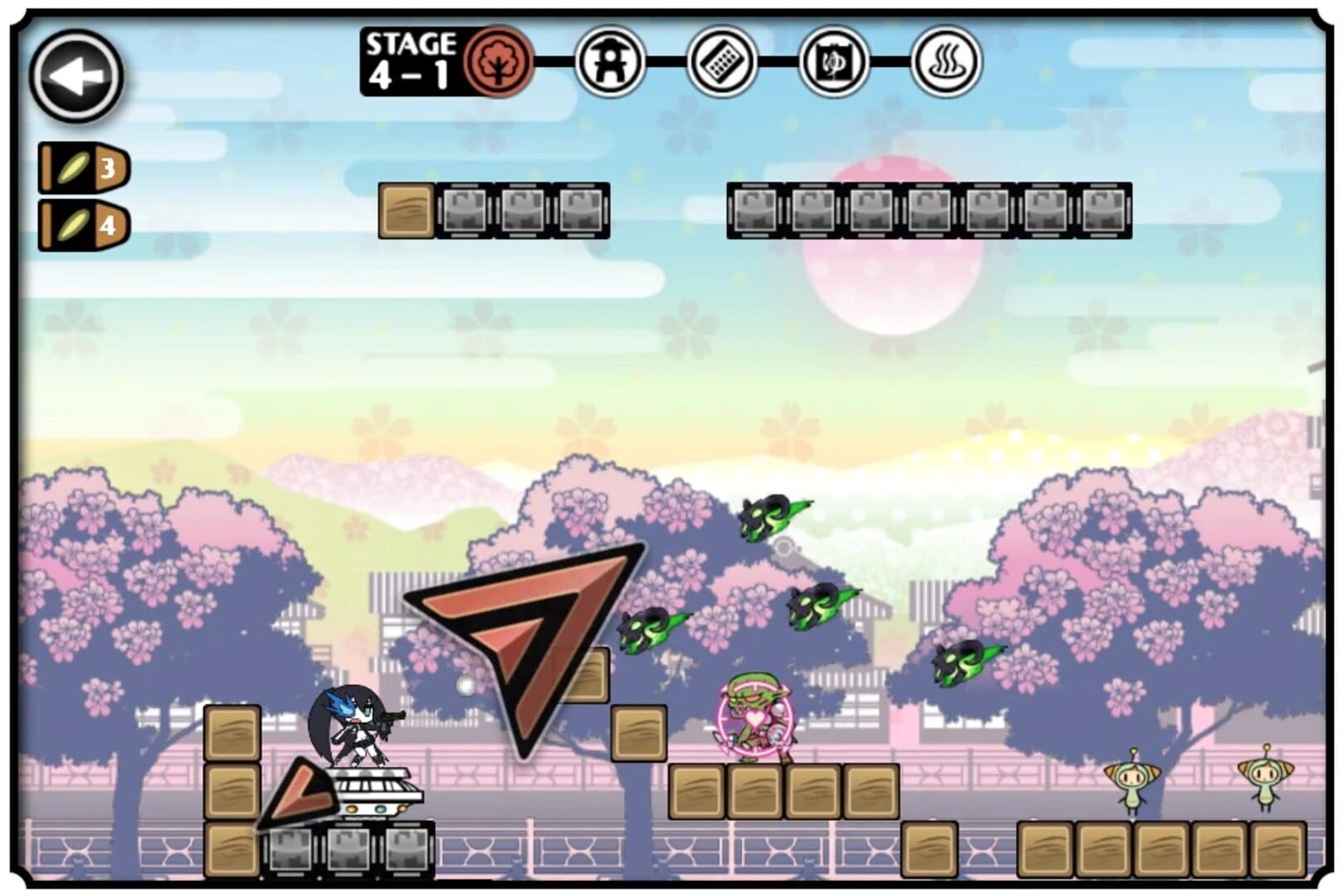Viewport: 1344px width, 896px height.
Task: Click the seed item slot showing 3
Action: [83, 168]
